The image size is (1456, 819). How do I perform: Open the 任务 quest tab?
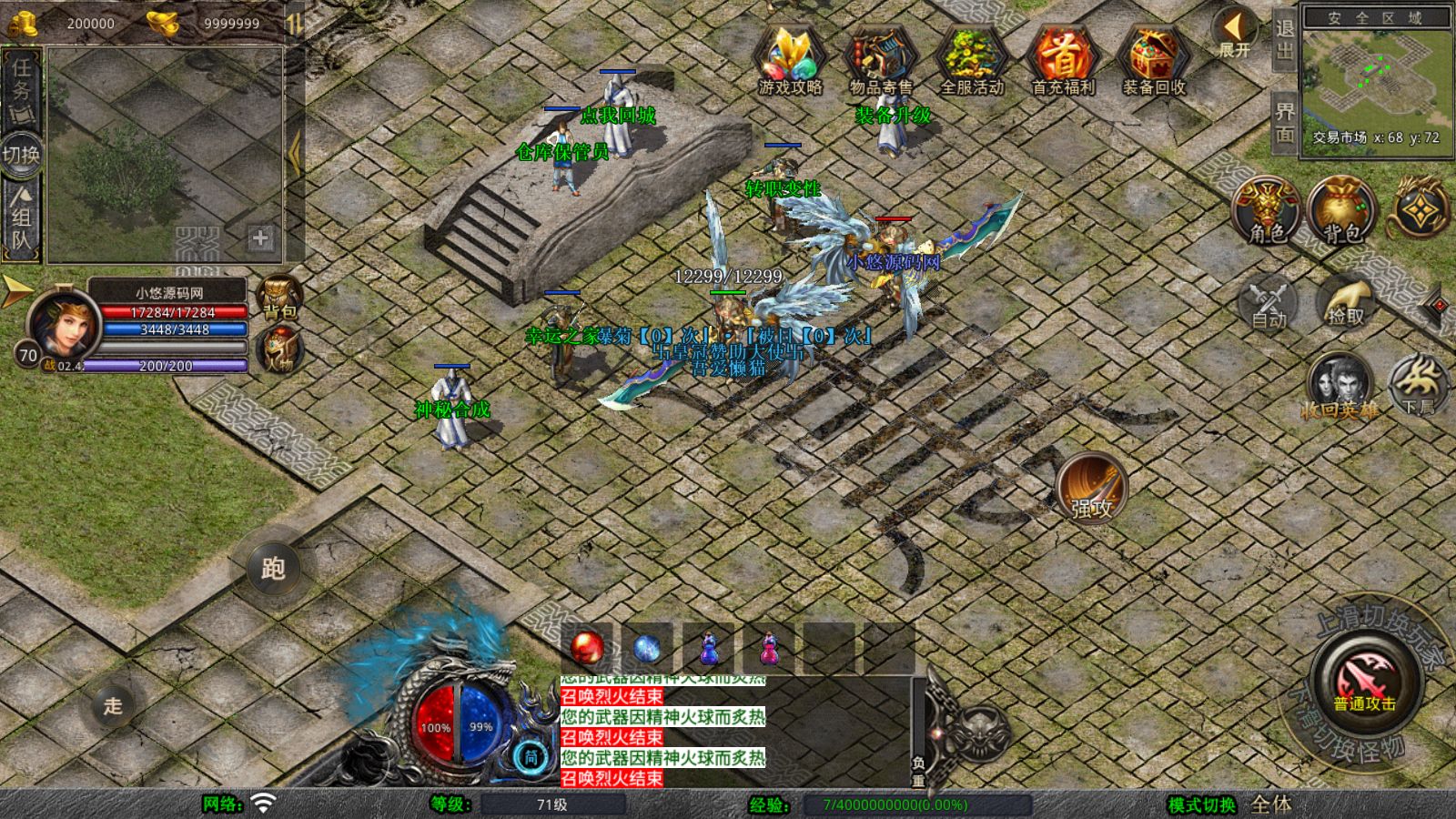click(x=21, y=88)
